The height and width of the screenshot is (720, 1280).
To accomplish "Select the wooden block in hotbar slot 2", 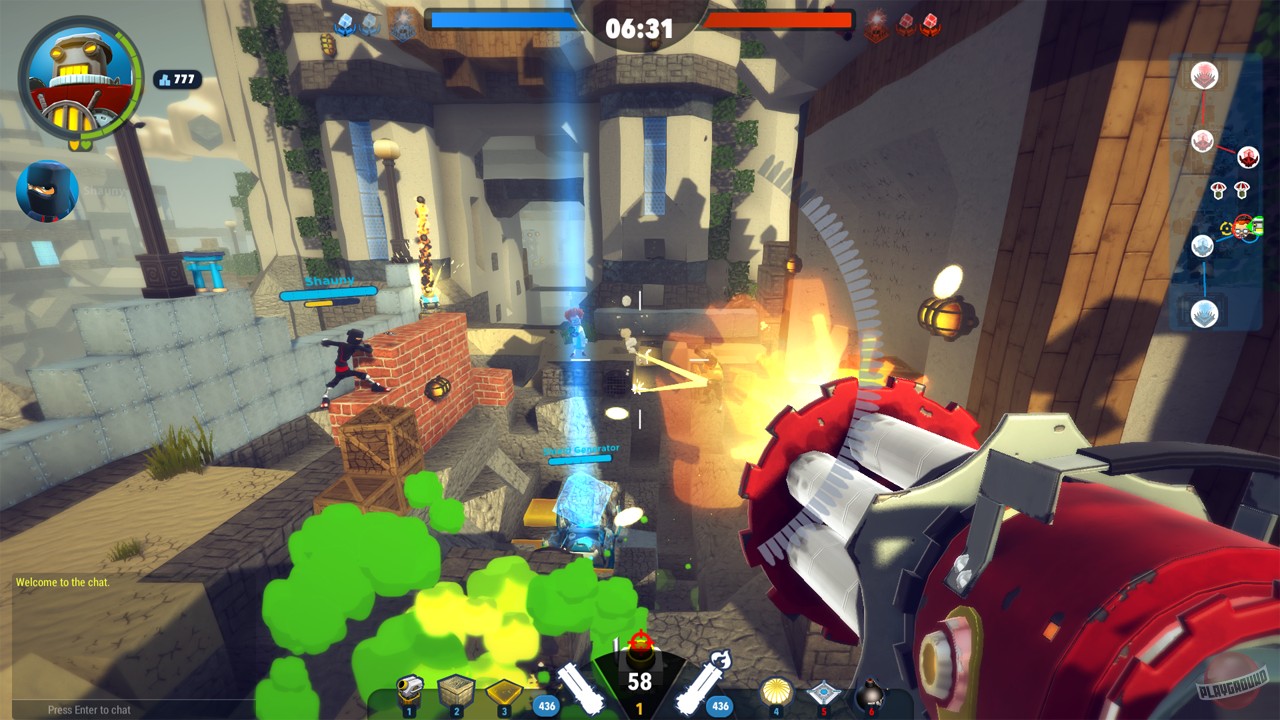I will [456, 688].
